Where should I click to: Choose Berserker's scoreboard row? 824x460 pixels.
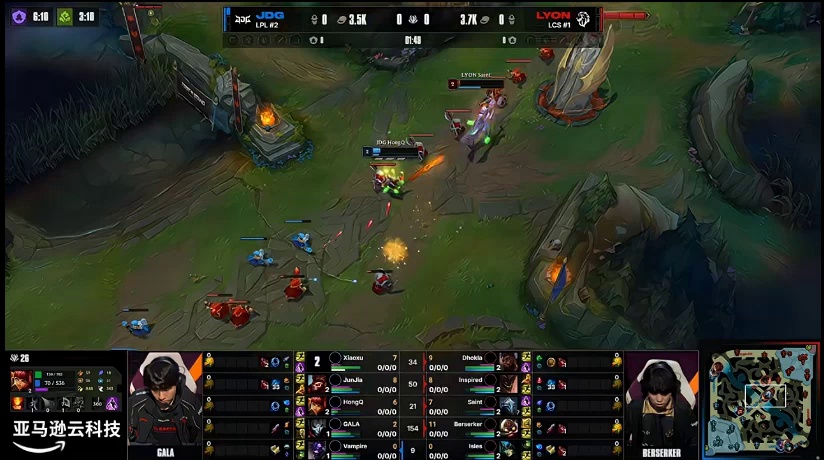[x=472, y=426]
